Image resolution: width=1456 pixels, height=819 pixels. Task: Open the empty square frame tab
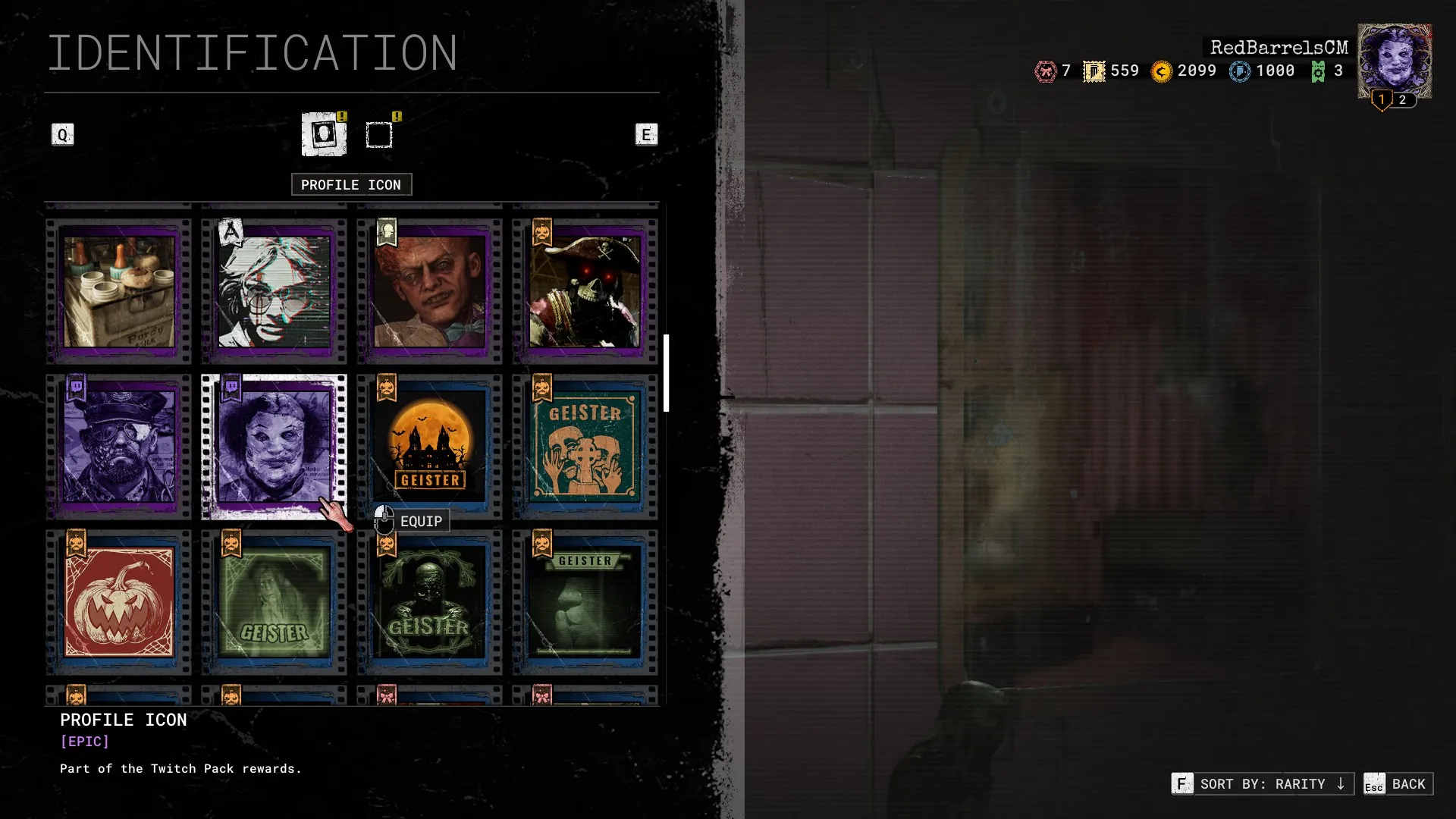click(x=379, y=135)
